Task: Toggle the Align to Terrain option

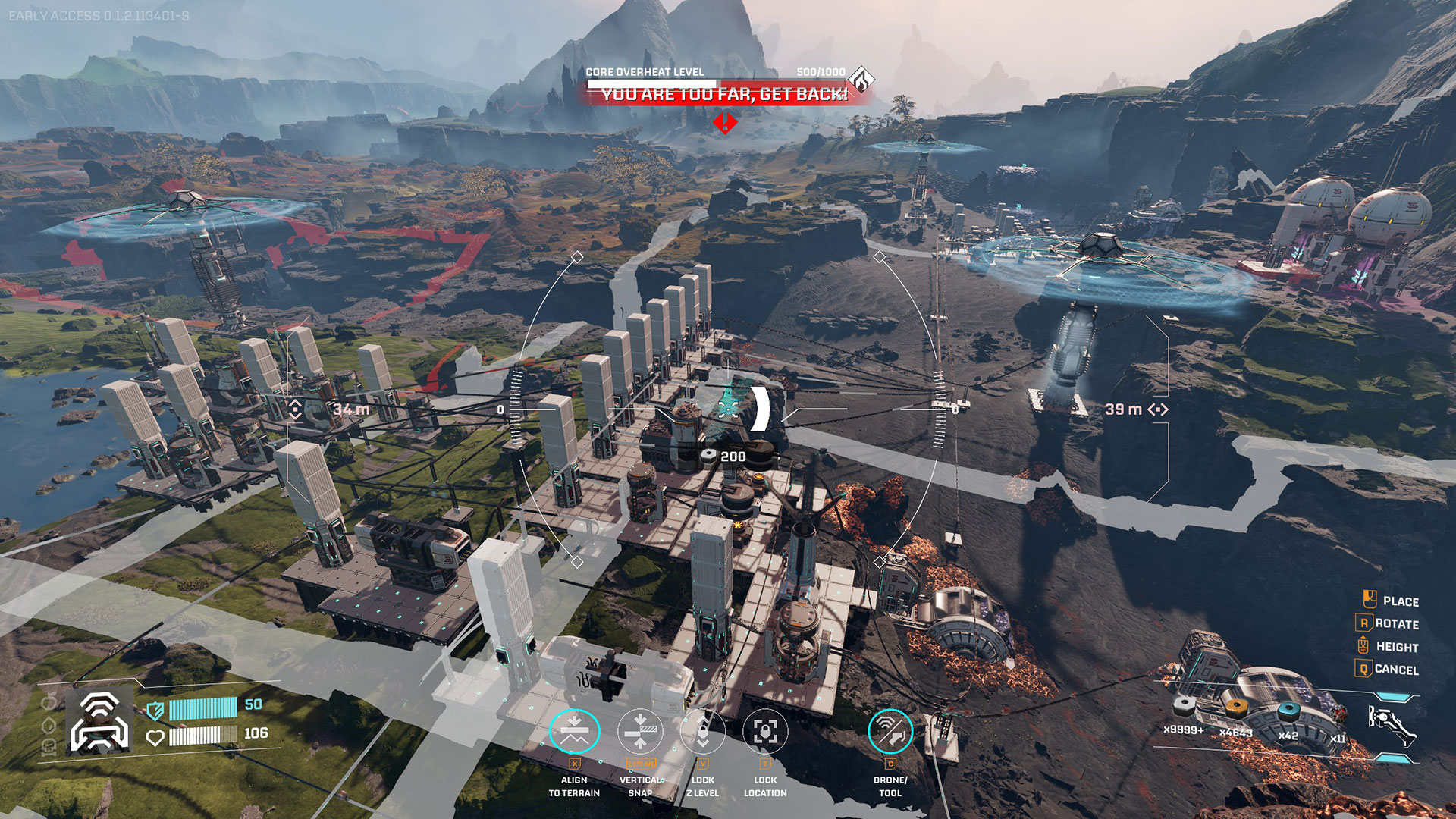Action: click(574, 731)
